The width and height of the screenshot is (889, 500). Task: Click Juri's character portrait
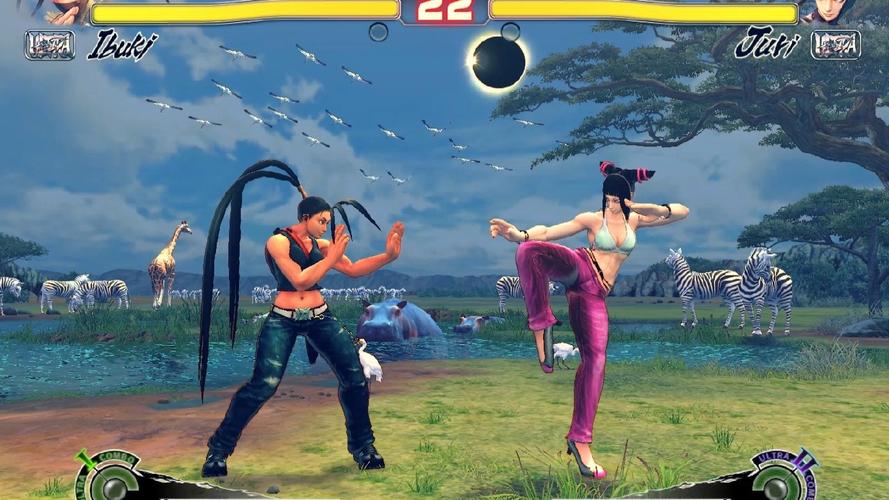coord(829,10)
